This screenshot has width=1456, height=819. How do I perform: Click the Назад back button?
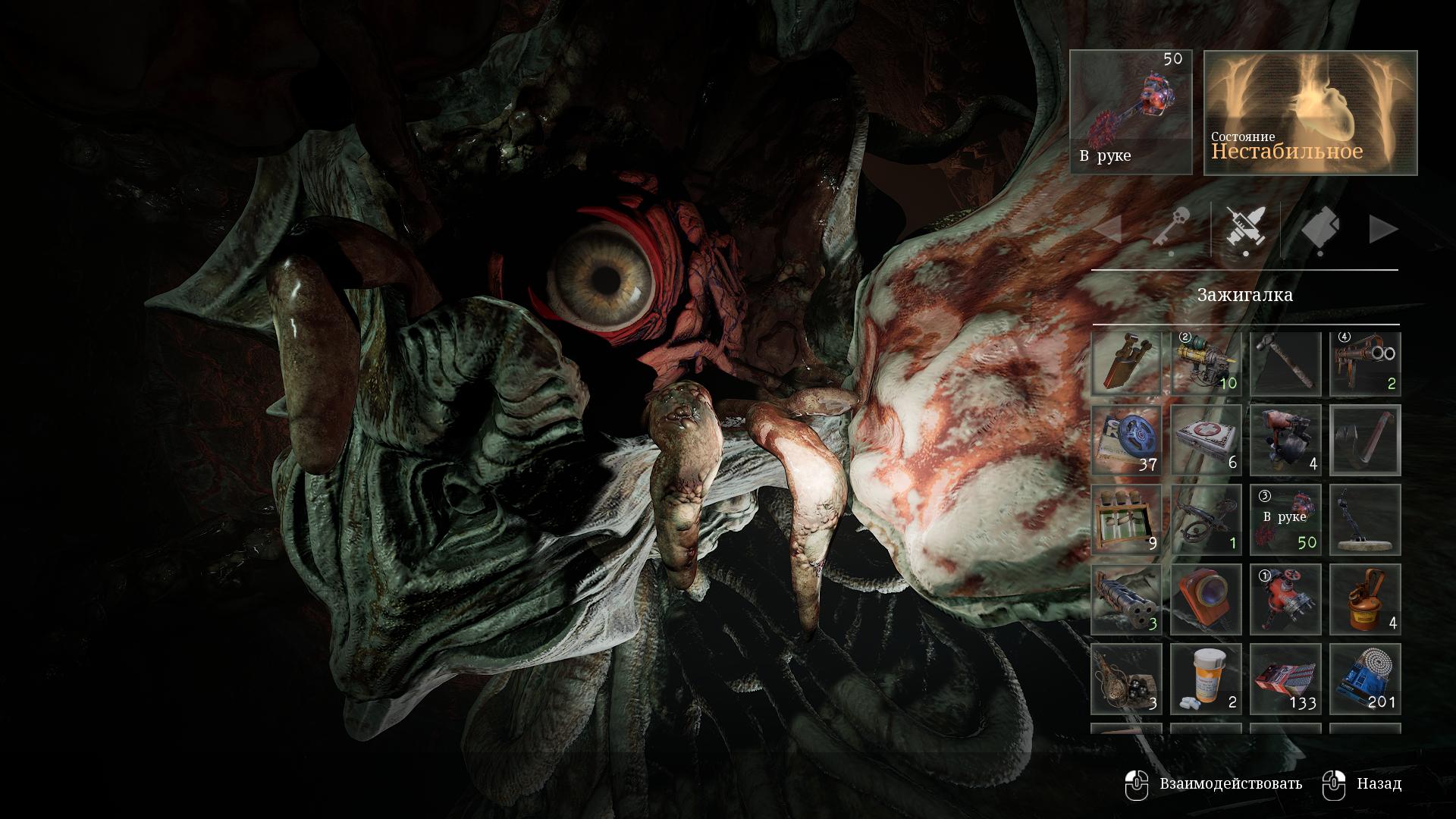(1363, 783)
